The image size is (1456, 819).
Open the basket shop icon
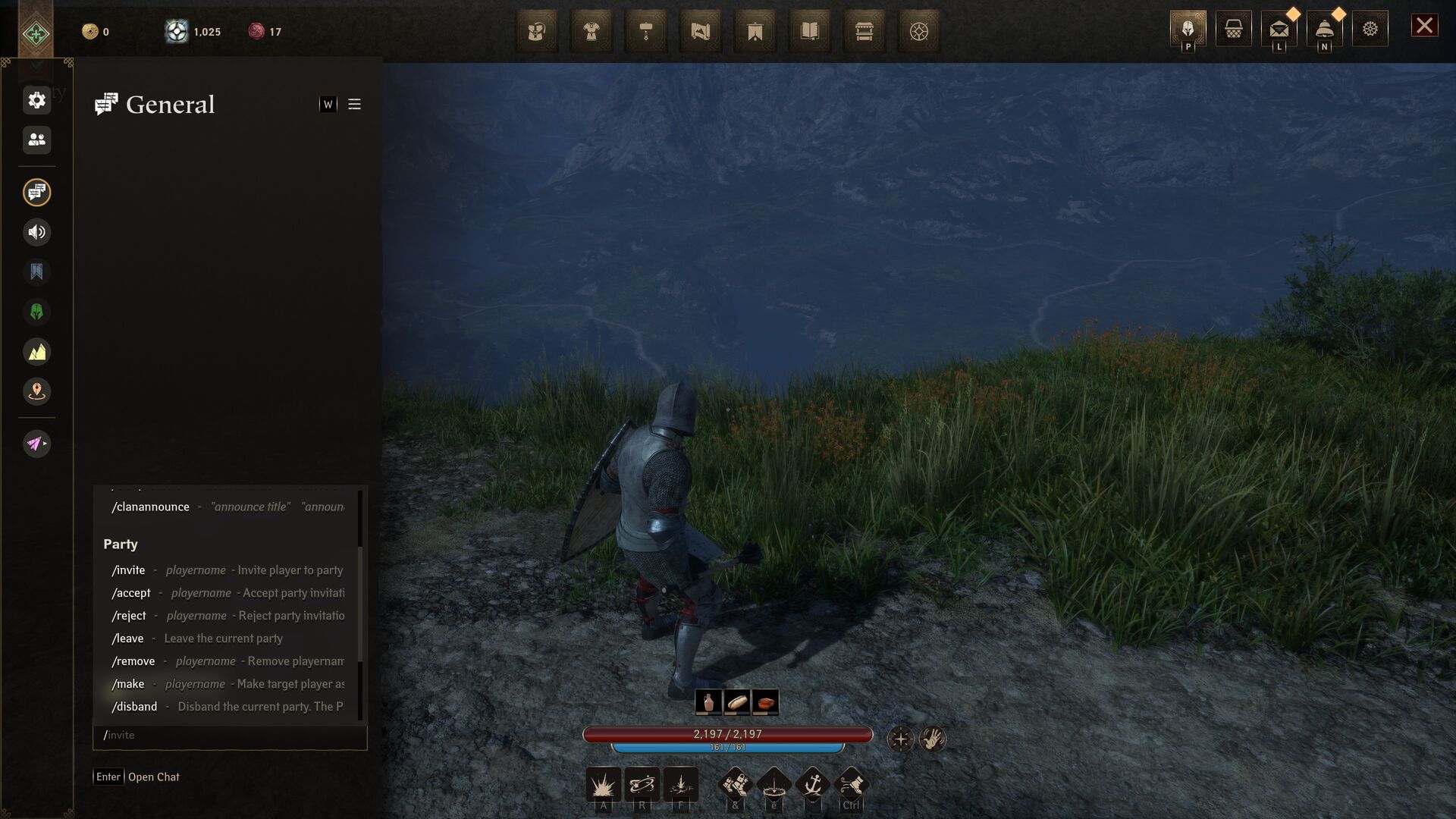tap(1233, 29)
